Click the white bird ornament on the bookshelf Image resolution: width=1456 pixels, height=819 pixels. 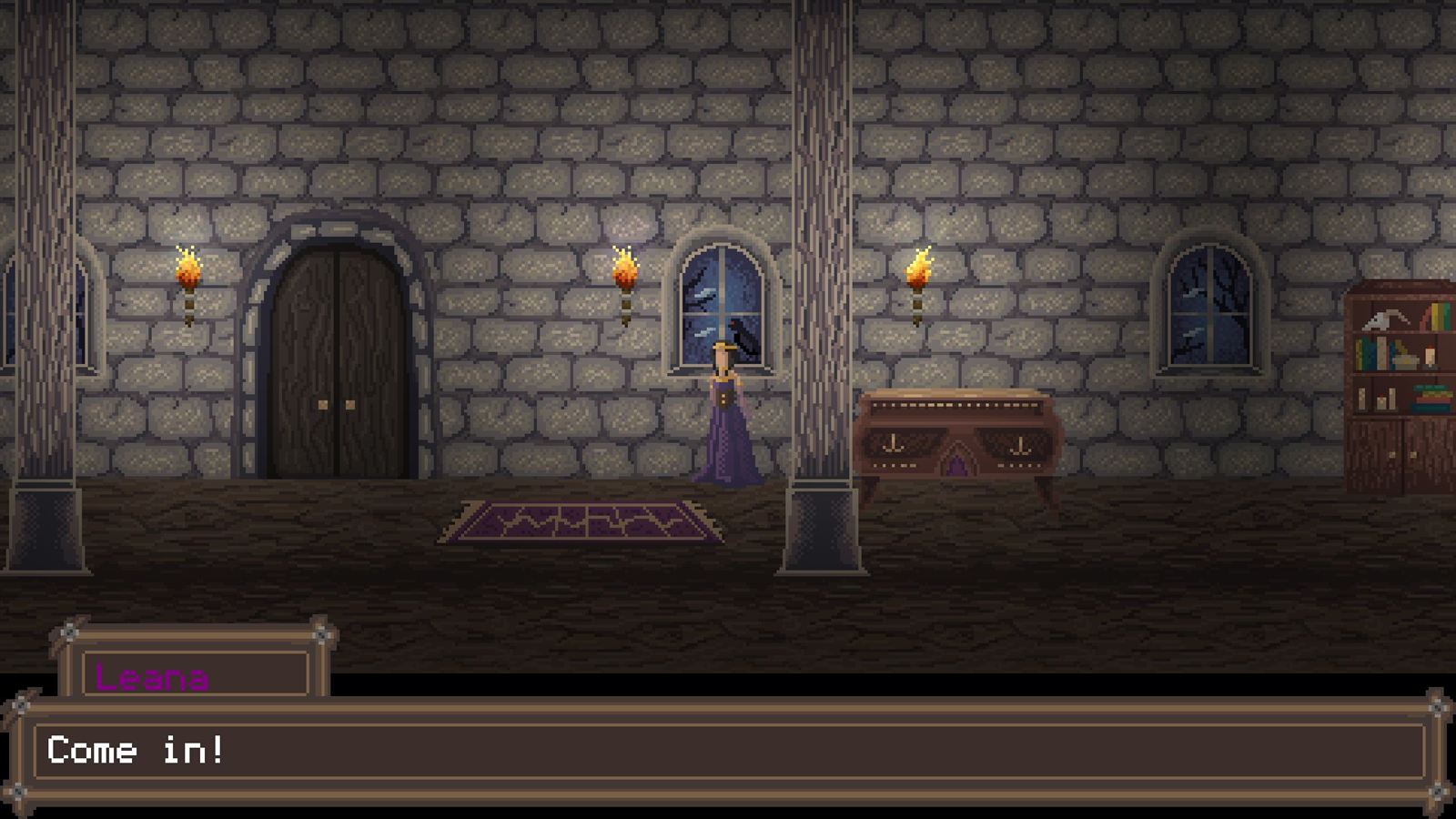point(1381,319)
